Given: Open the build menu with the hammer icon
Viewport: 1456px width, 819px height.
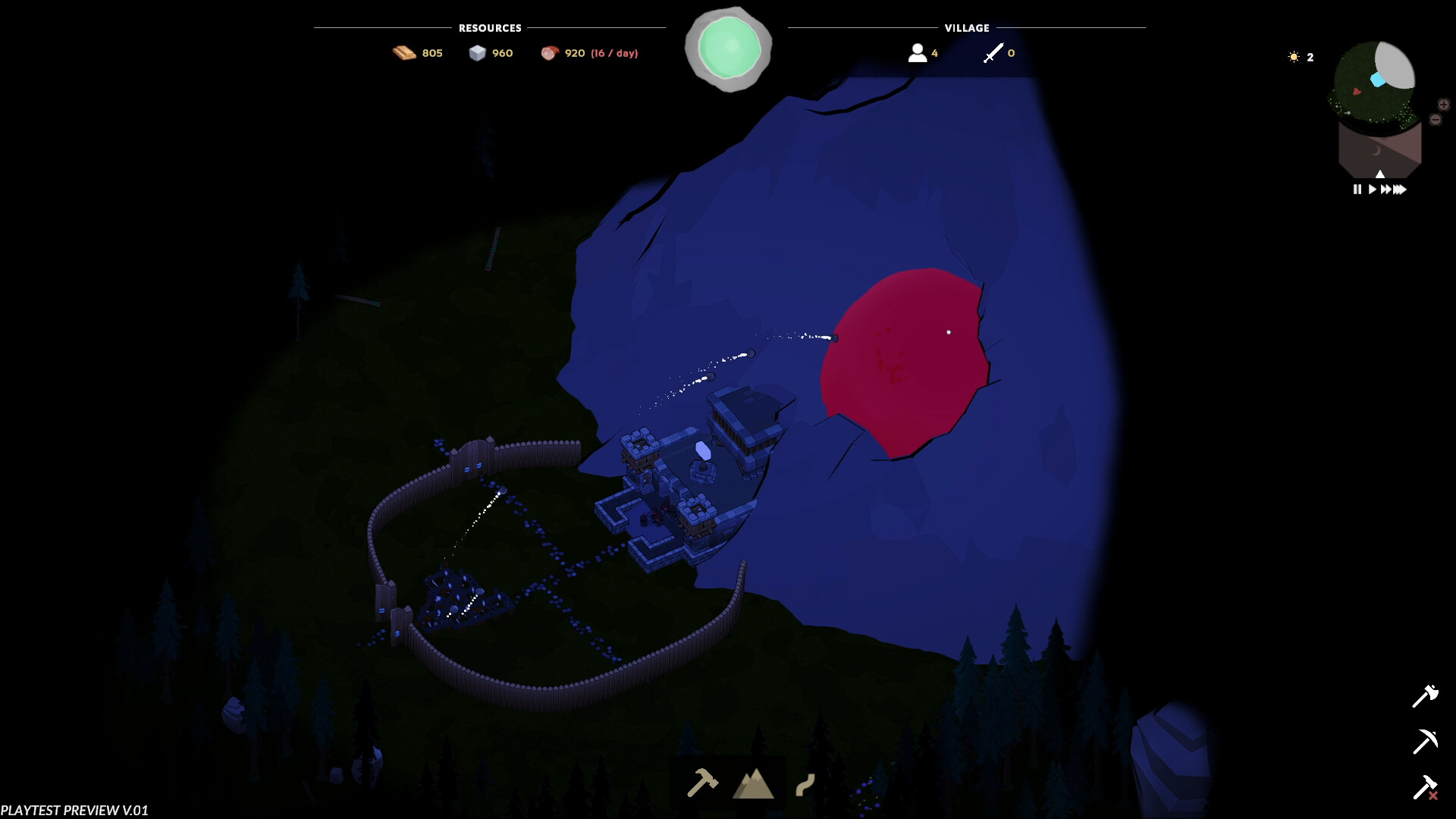Looking at the screenshot, I should 704,785.
